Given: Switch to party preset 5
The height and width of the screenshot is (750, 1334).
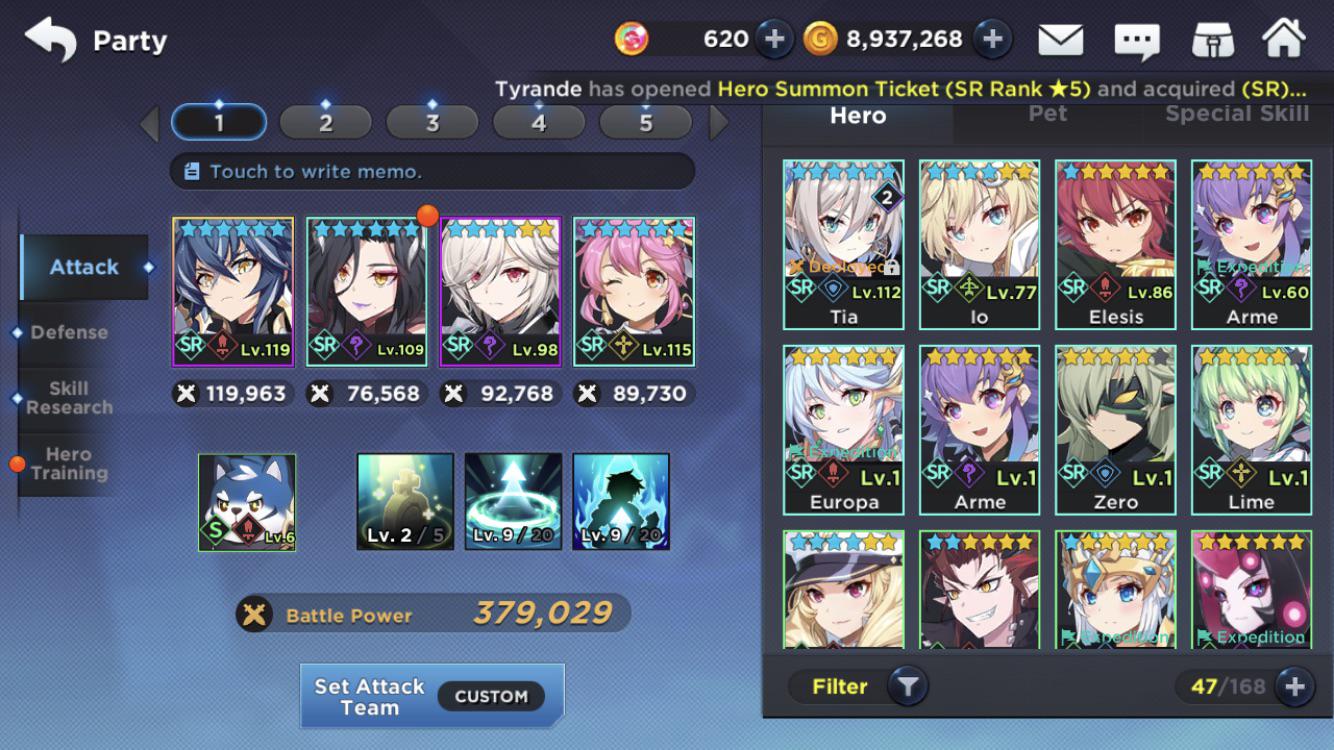Looking at the screenshot, I should coord(645,123).
